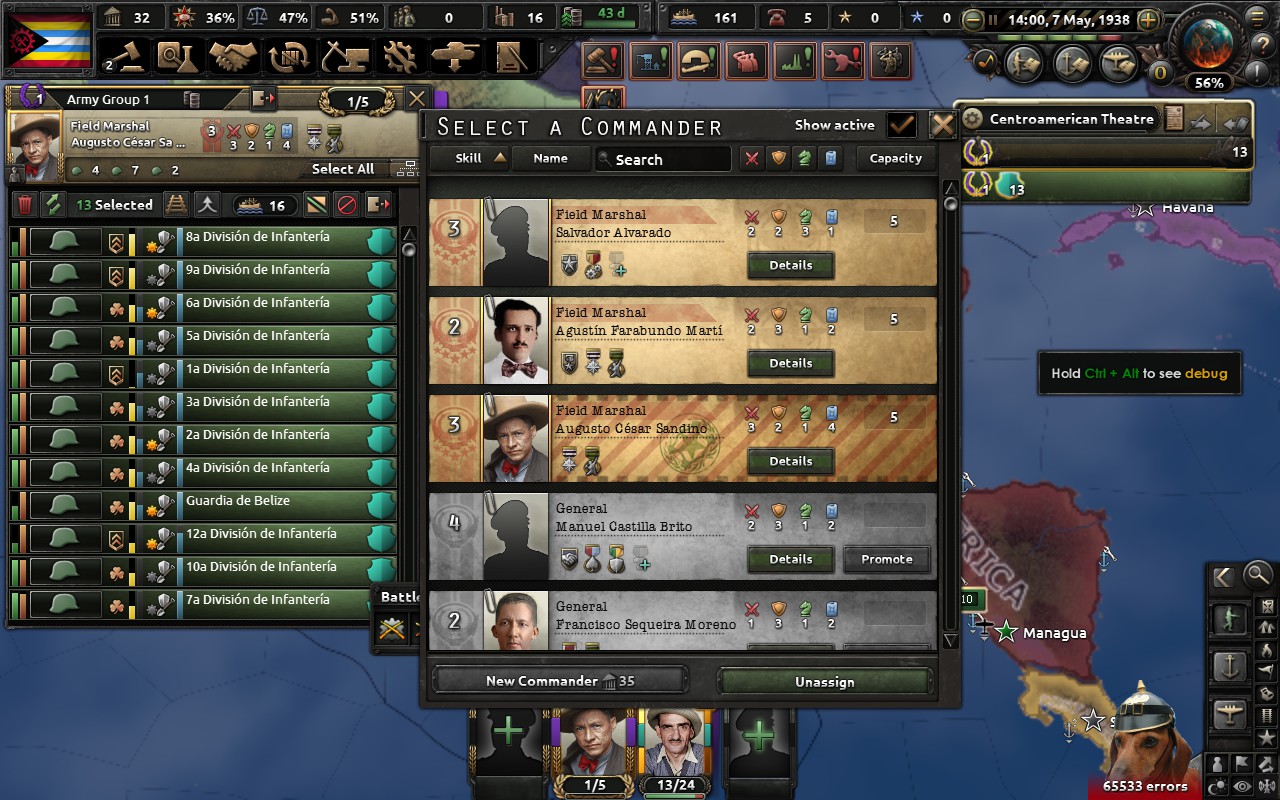Viewport: 1280px width, 800px height.
Task: Choose the 8a División de Infantería row
Action: point(270,239)
